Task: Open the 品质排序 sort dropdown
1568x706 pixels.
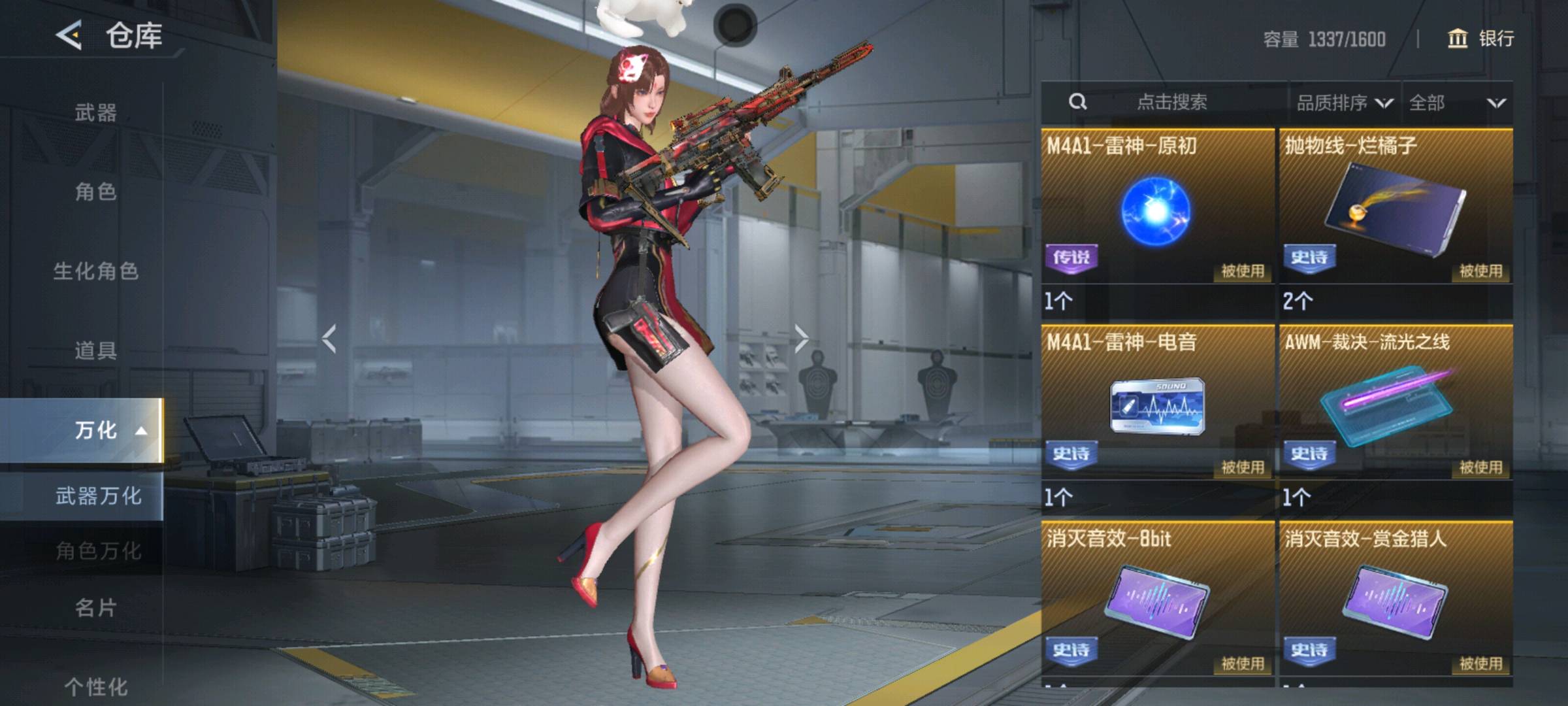Action: pos(1344,103)
